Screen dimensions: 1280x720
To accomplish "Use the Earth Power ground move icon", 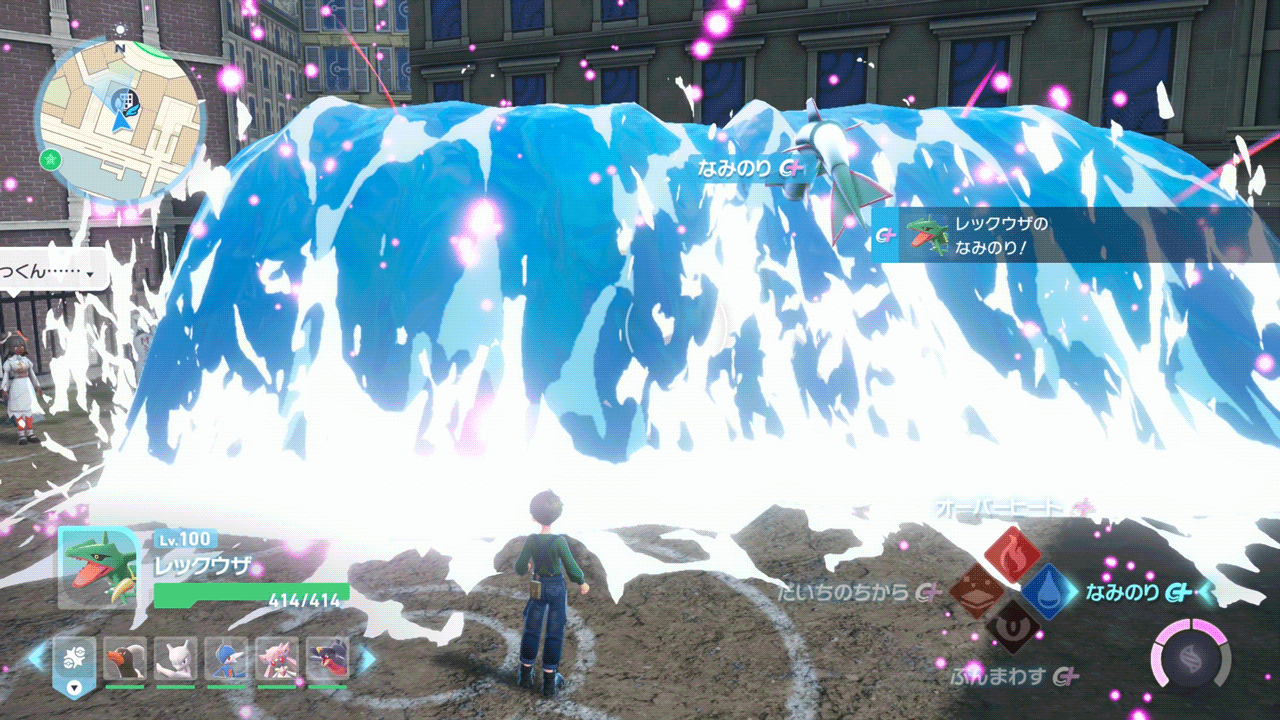I will coord(976,591).
